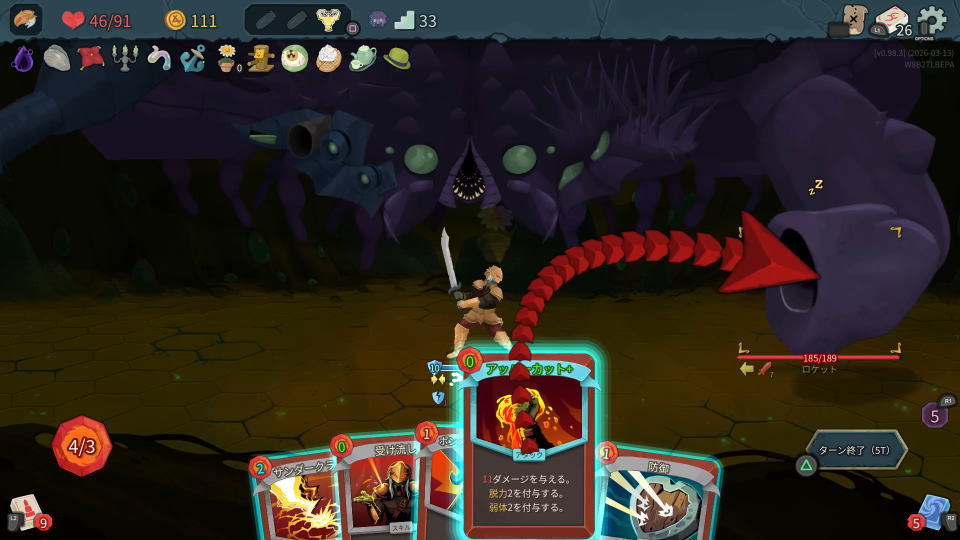The image size is (960, 540).
Task: Open the discard pile showing 5 cards
Action: (933, 511)
